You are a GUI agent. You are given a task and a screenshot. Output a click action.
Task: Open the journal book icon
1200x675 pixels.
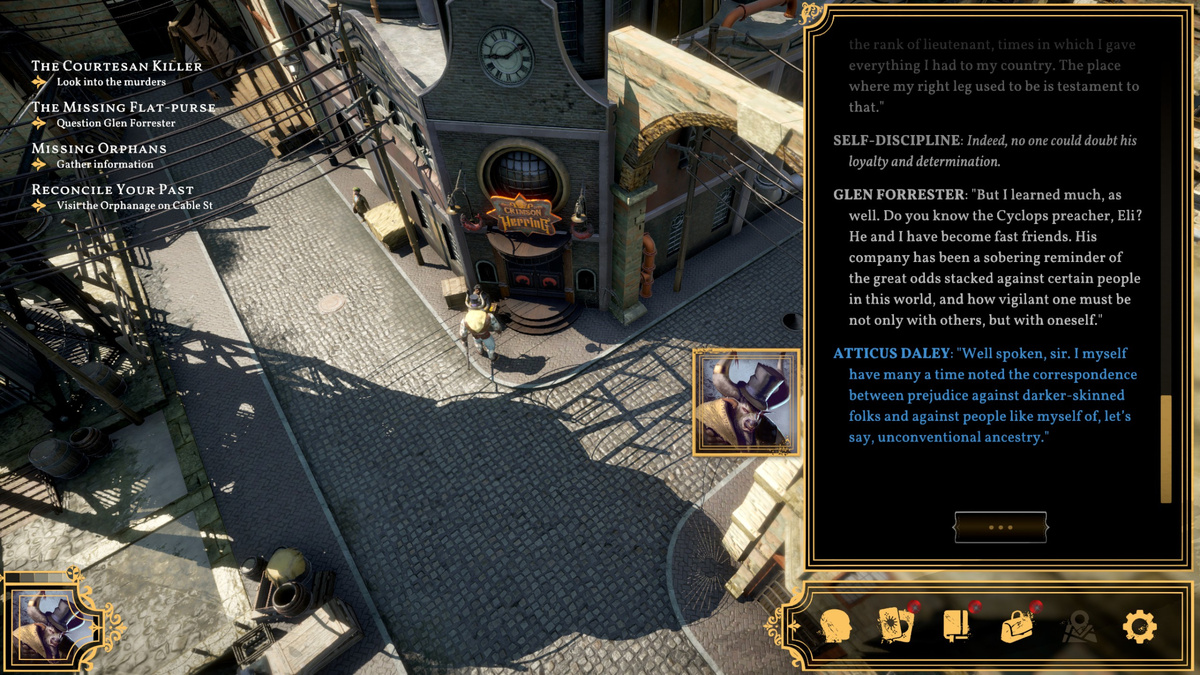tap(956, 626)
